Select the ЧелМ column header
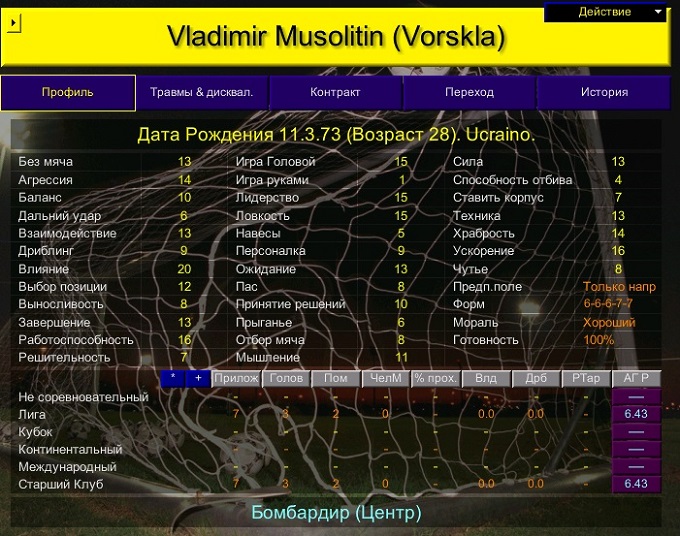Viewport: 680px width, 536px height. [386, 379]
